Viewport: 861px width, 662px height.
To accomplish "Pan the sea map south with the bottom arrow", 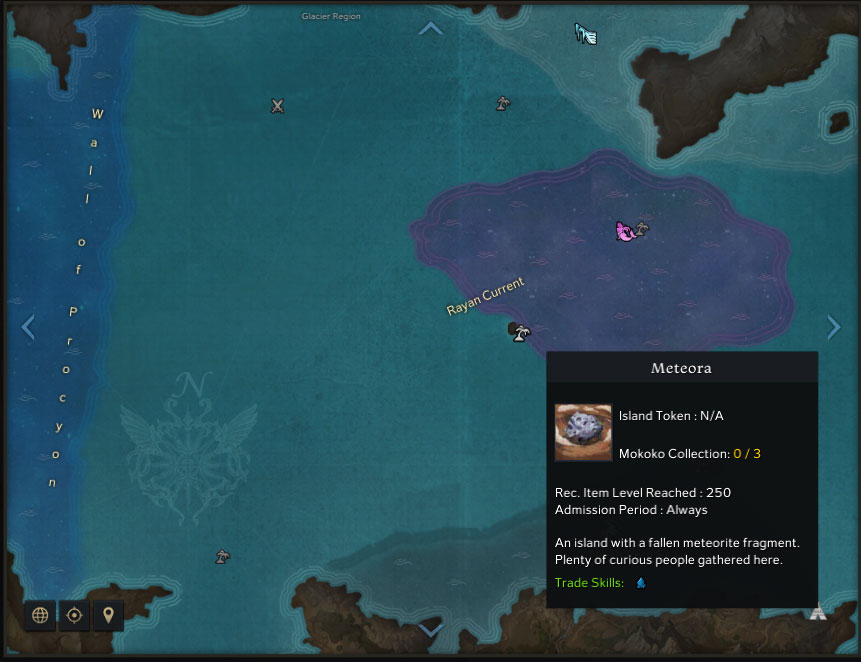I will pos(430,631).
